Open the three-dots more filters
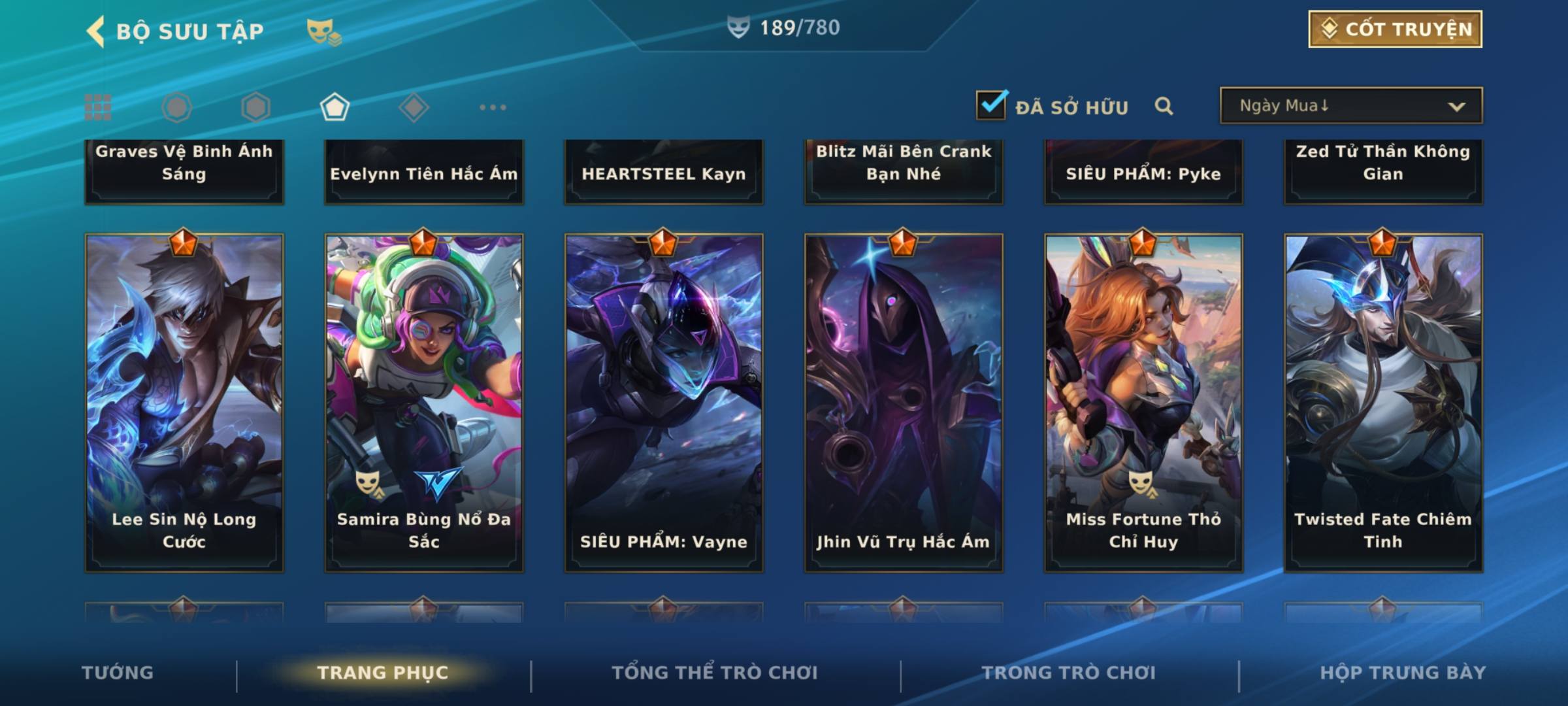Viewport: 1568px width, 706px height. [493, 107]
